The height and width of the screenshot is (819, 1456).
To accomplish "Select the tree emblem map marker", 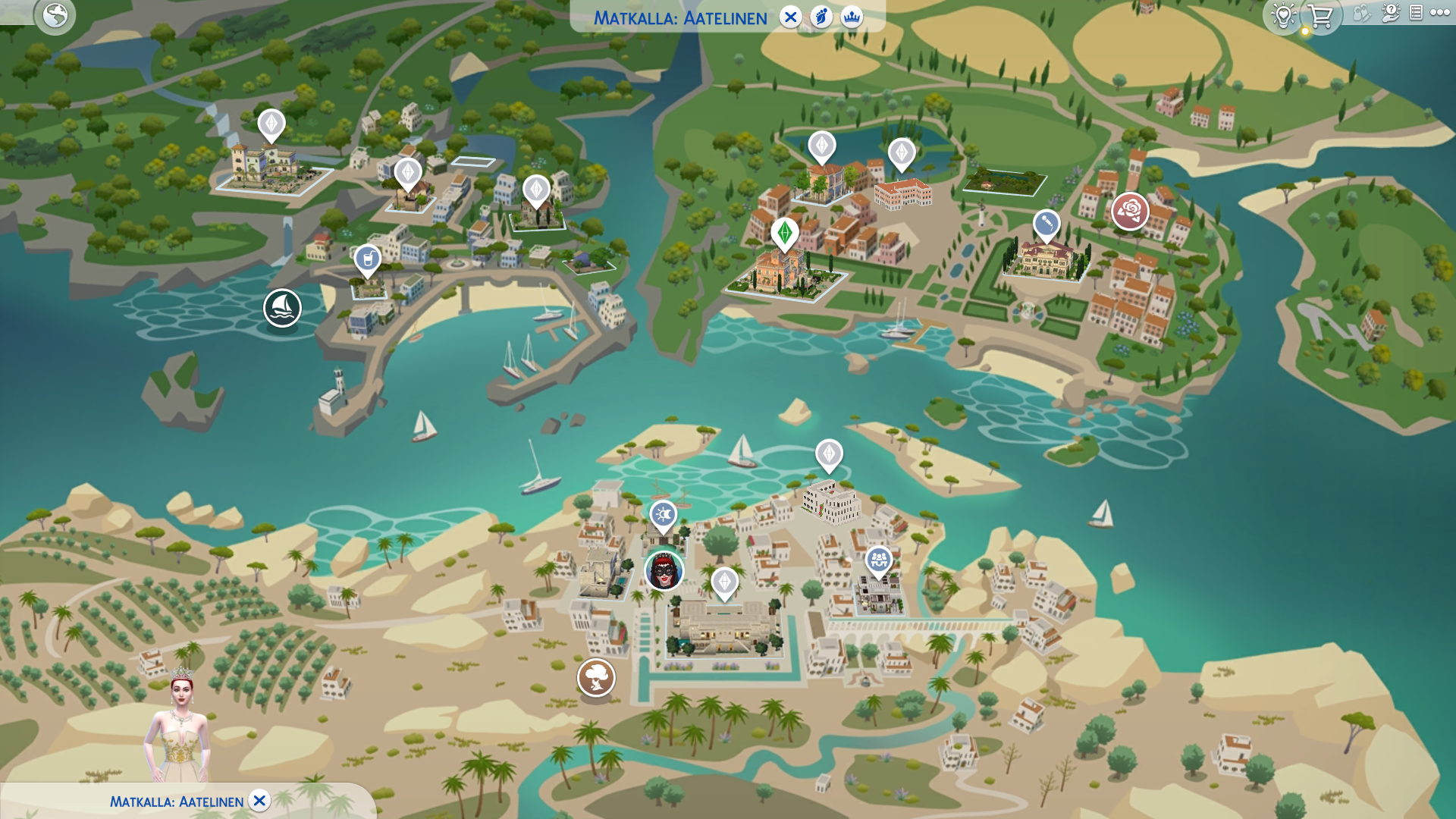I will click(596, 676).
